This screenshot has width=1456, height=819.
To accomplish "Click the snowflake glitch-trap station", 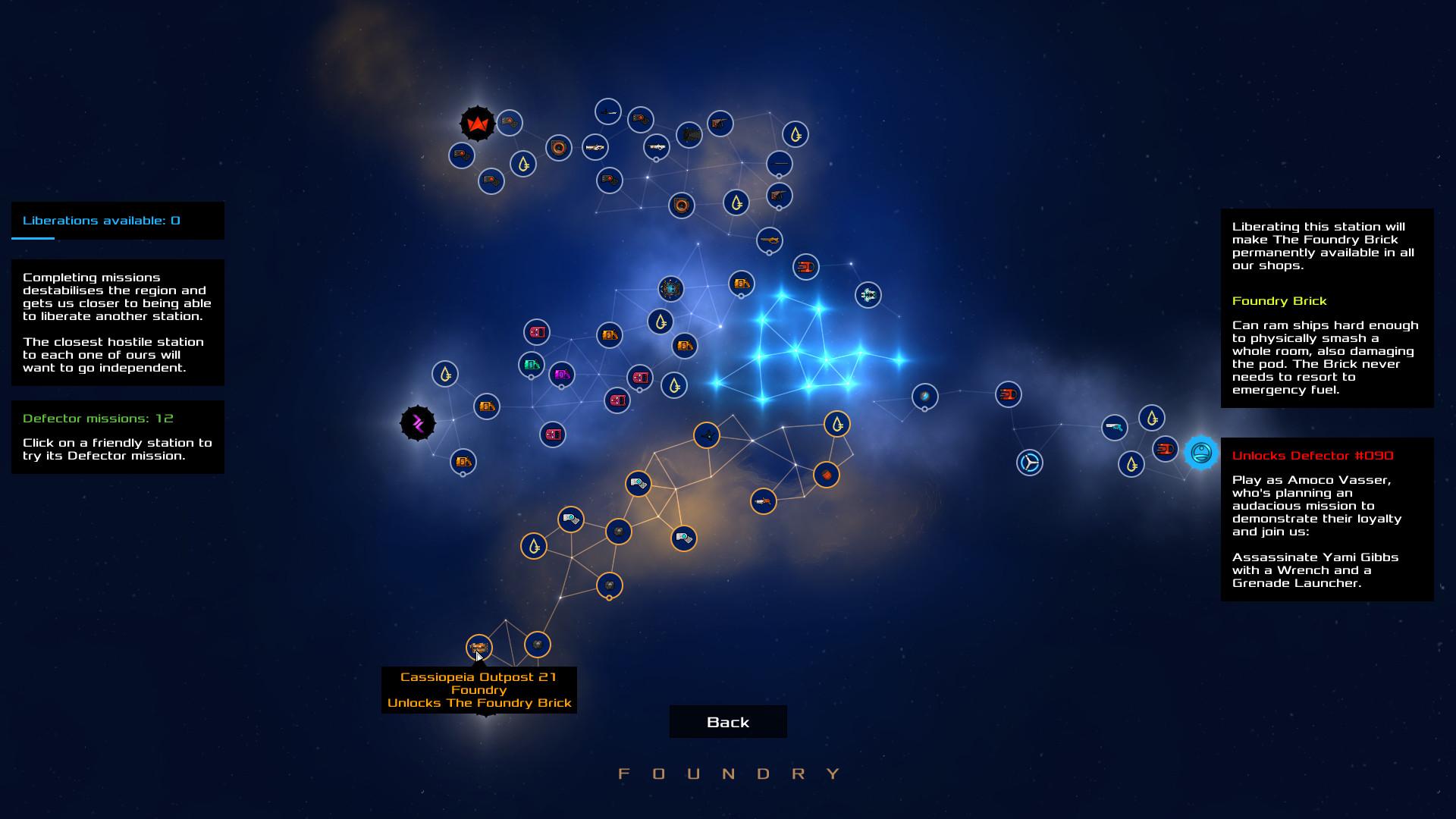I will pos(867,296).
